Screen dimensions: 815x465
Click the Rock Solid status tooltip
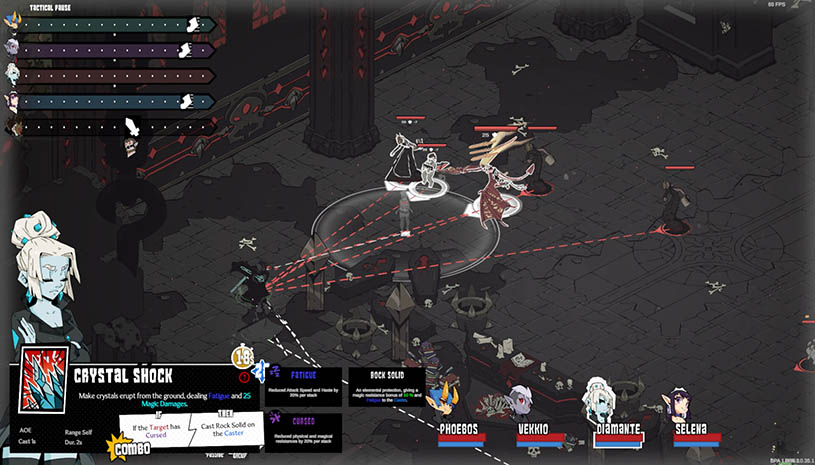385,387
